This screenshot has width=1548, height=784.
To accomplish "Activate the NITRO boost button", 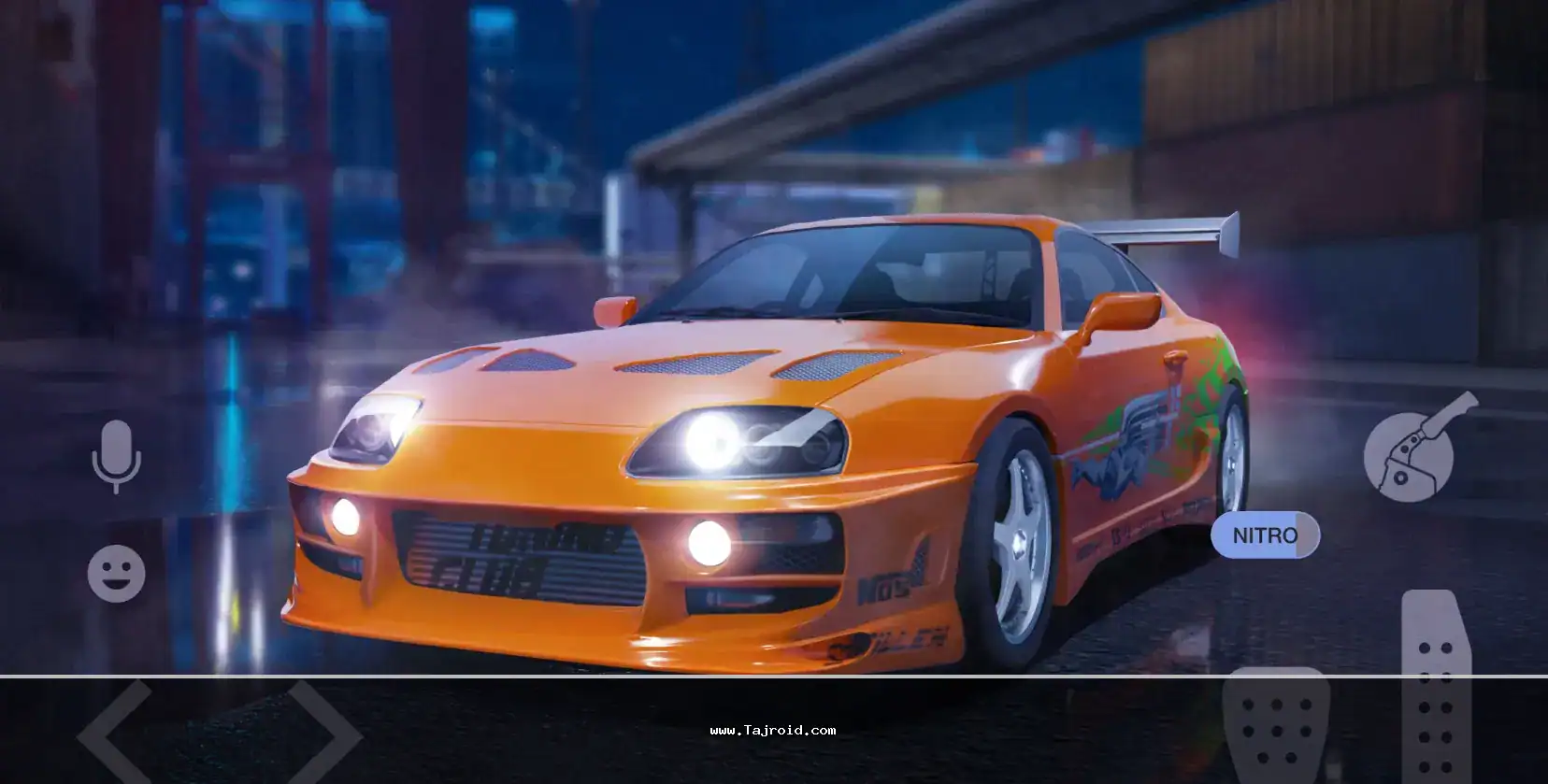I will [1265, 535].
